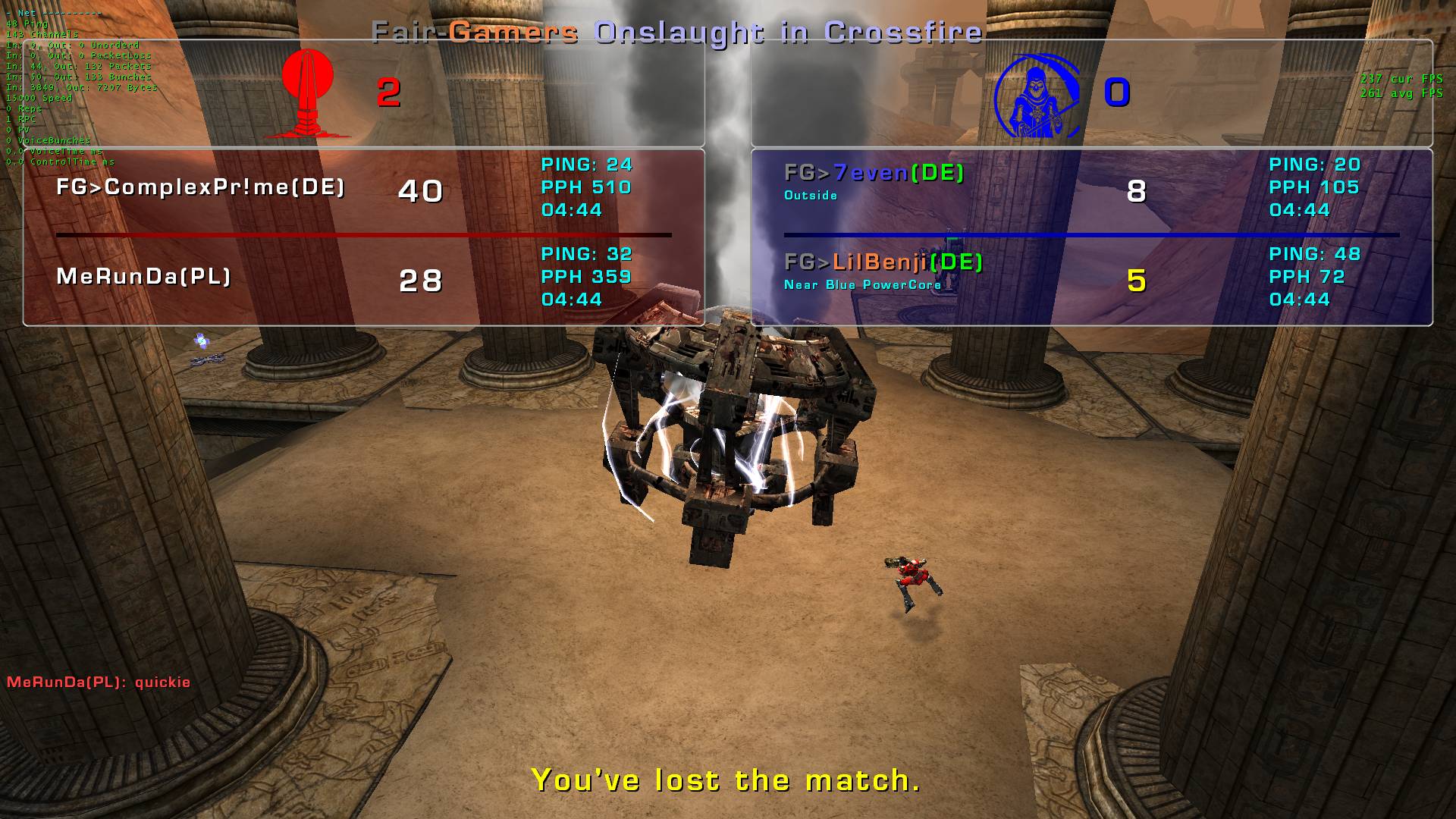Click the blue team hooded-figure emblem
Viewport: 1456px width, 819px height.
[1037, 96]
